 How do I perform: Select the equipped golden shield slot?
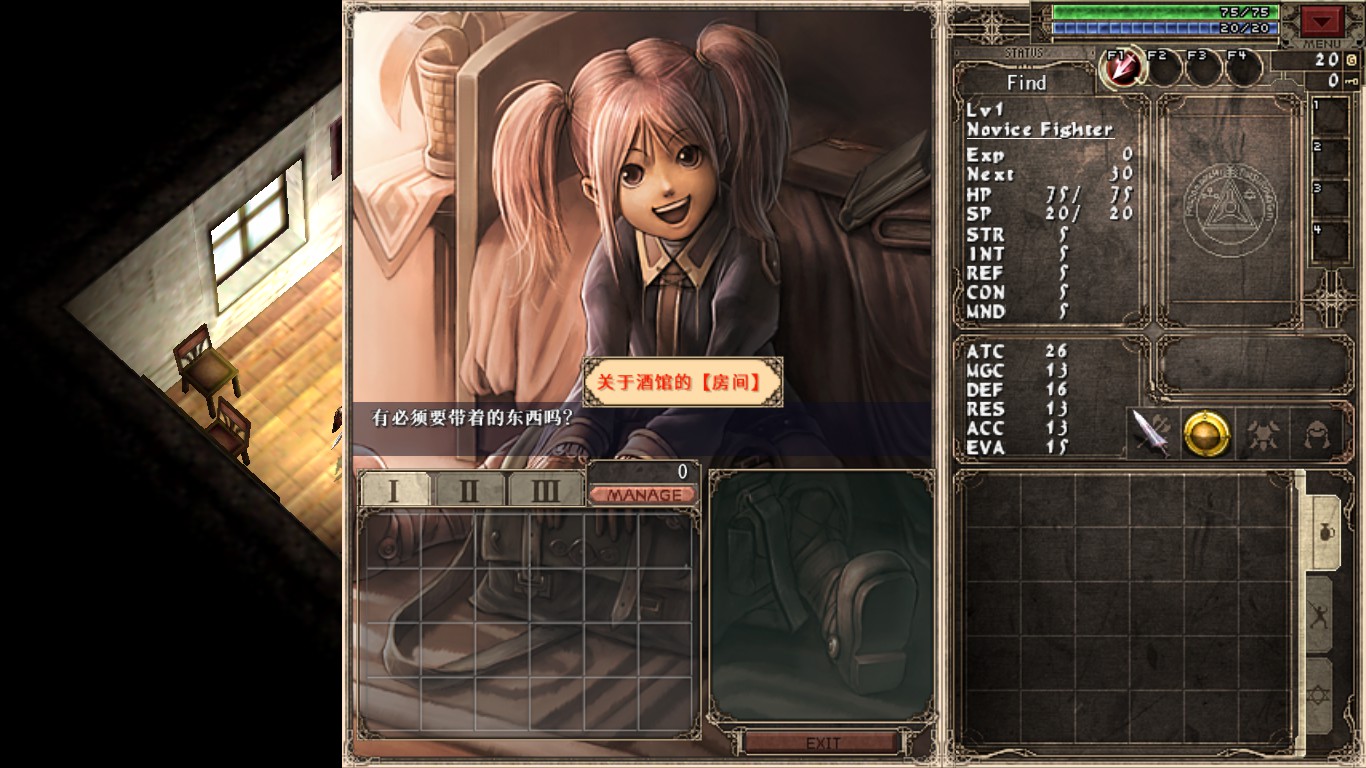pos(1205,434)
